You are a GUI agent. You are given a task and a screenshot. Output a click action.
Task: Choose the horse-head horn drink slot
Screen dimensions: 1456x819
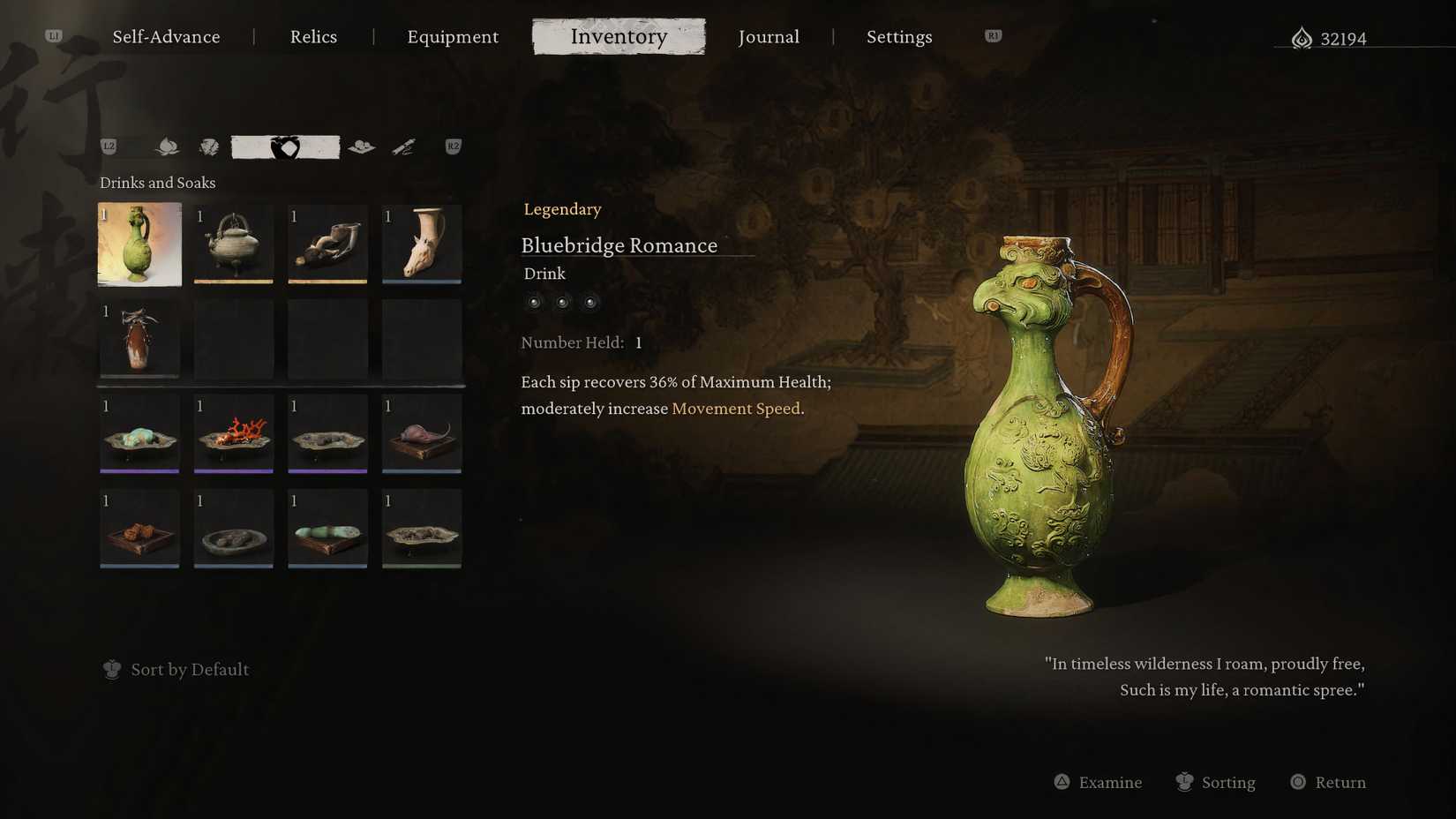[x=422, y=244]
